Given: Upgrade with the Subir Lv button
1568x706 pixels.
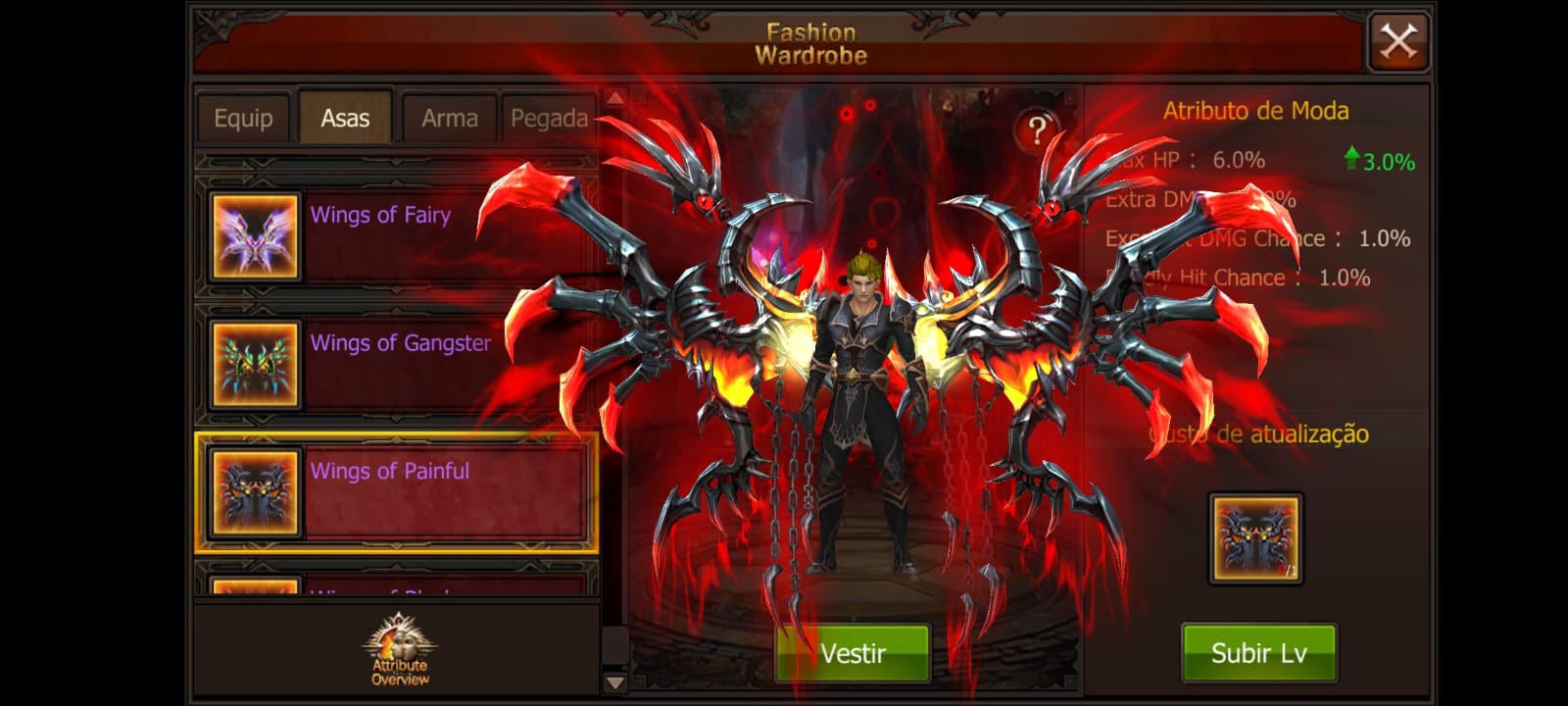Looking at the screenshot, I should tap(1258, 653).
